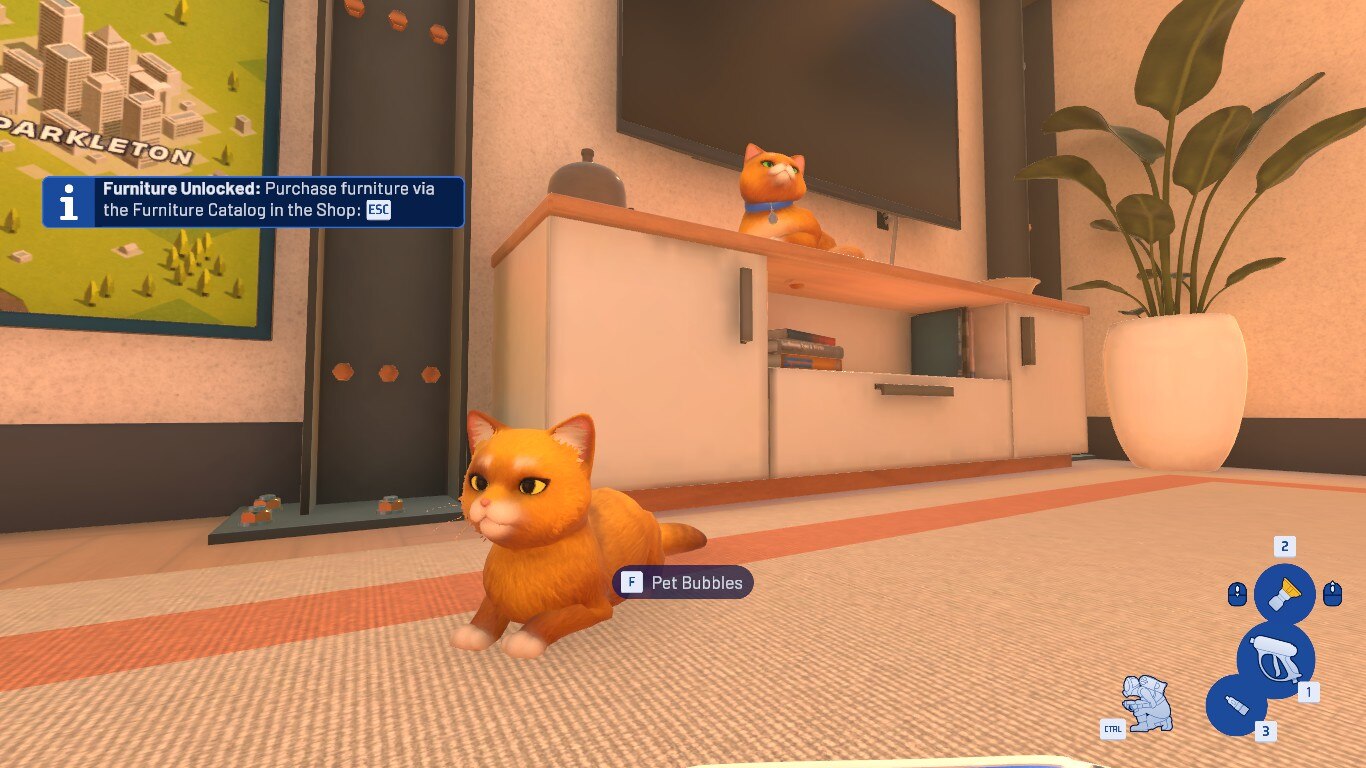Select the small extension slot icon
1366x768 pixels.
(1237, 706)
